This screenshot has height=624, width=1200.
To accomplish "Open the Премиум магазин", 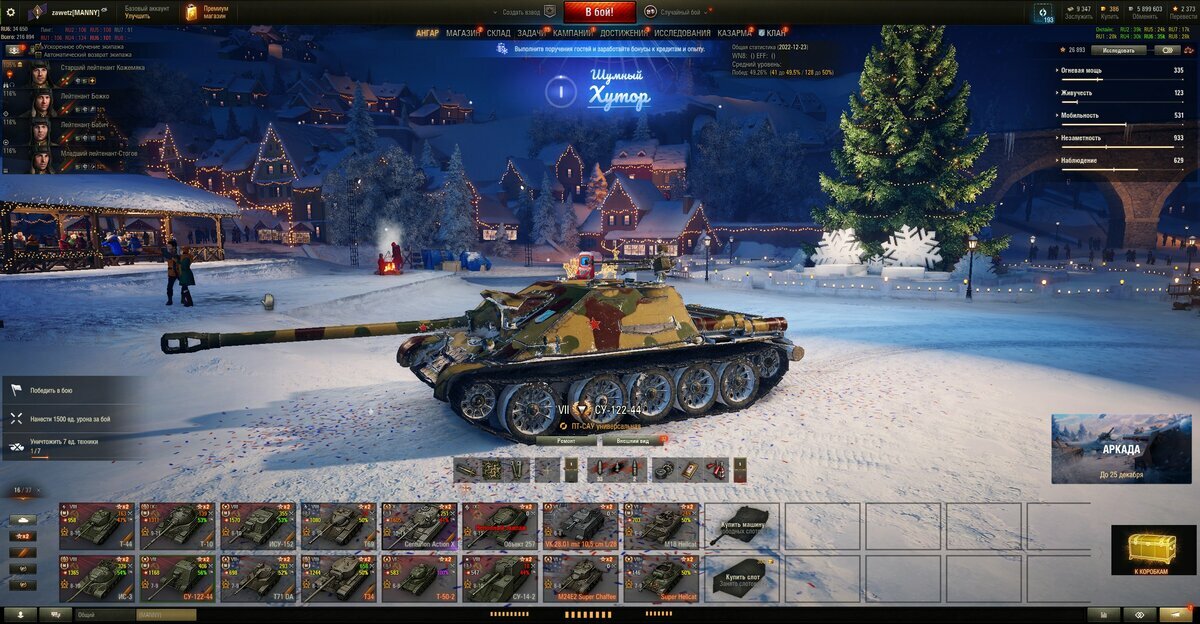I will click(208, 12).
